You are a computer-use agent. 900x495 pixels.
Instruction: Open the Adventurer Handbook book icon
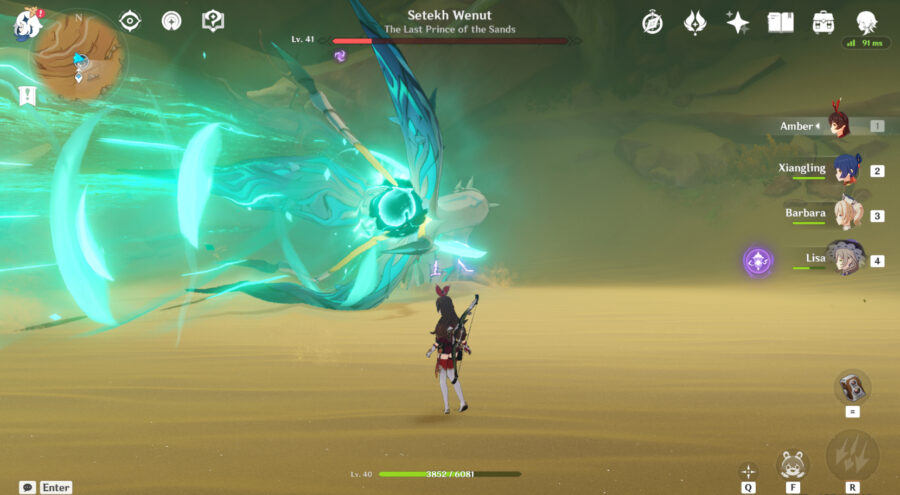[780, 23]
